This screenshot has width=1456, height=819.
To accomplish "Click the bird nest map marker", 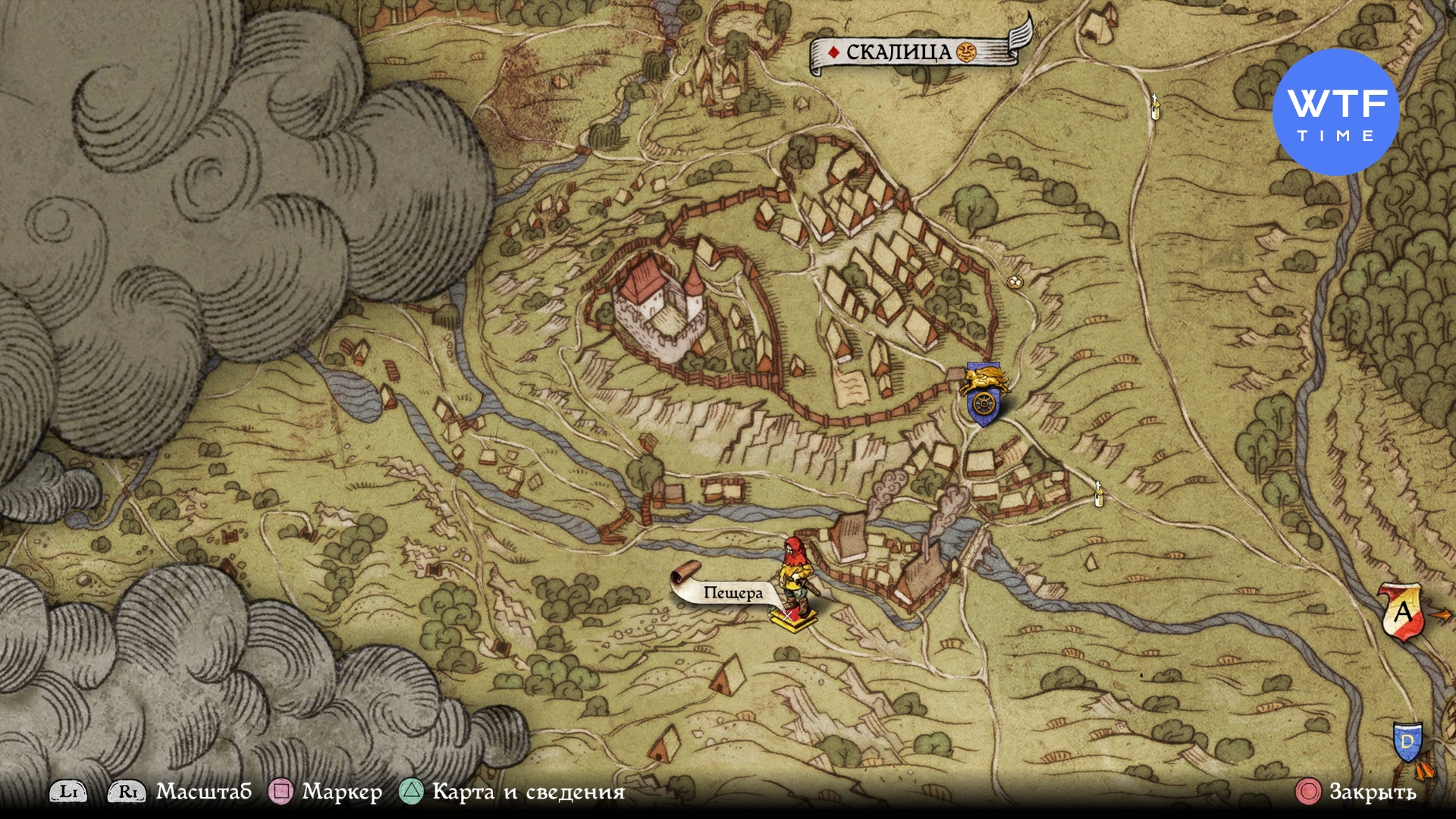I will (x=1013, y=282).
